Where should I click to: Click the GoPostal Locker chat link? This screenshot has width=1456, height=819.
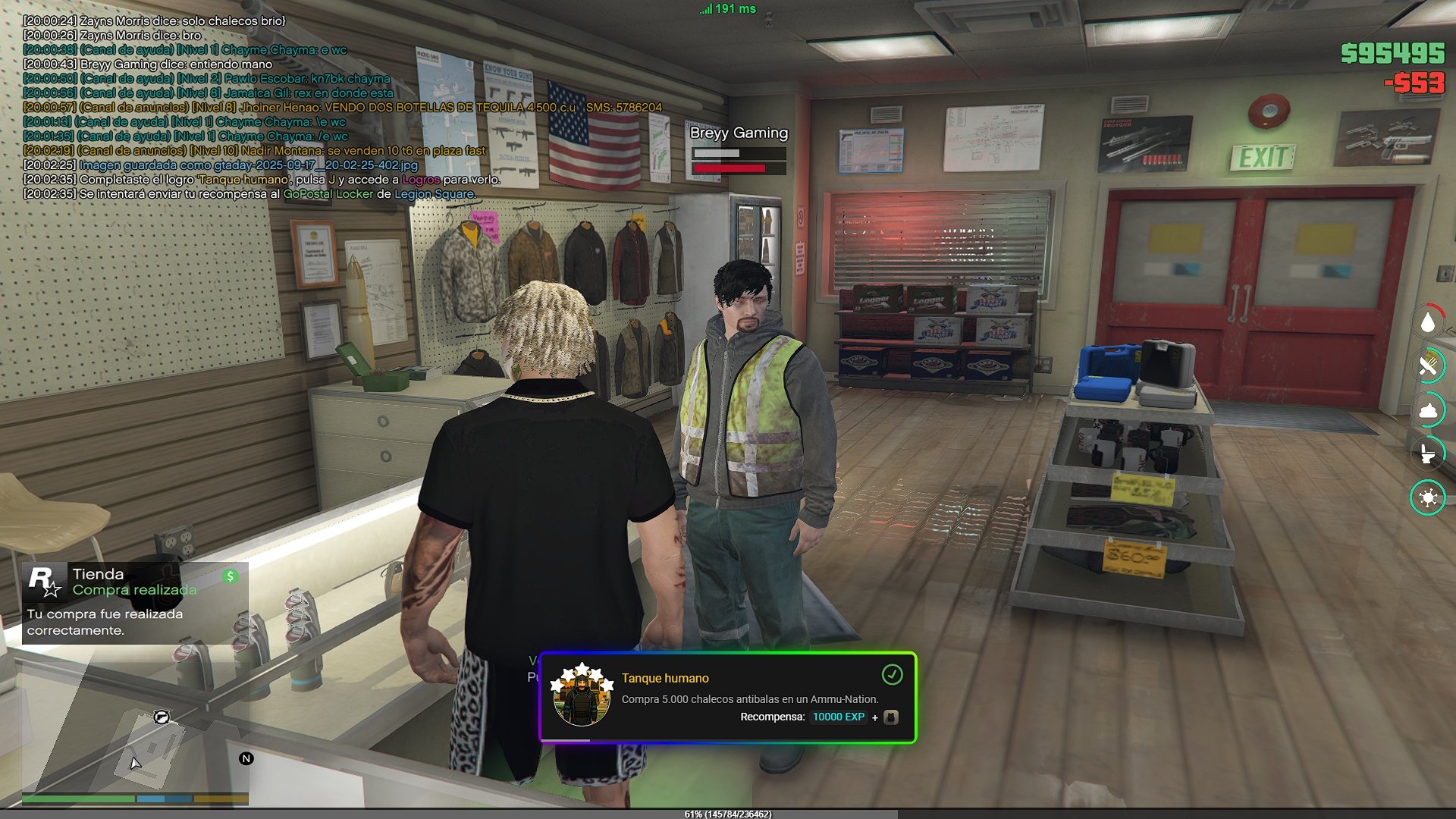(x=328, y=194)
